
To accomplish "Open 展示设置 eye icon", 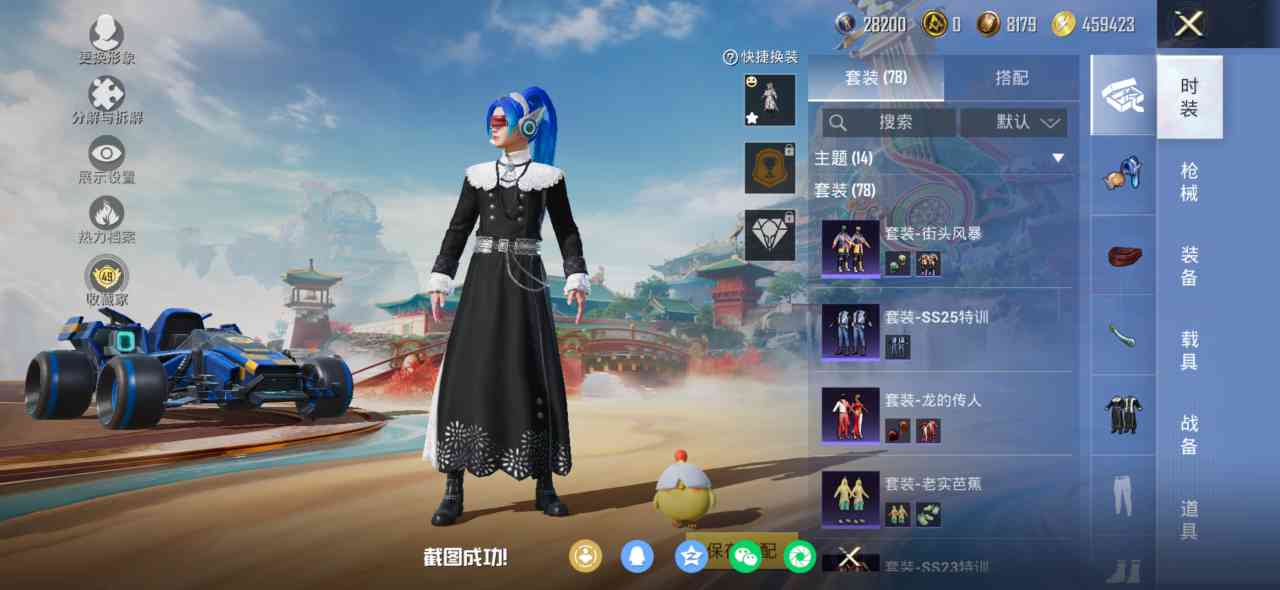I will pos(107,155).
